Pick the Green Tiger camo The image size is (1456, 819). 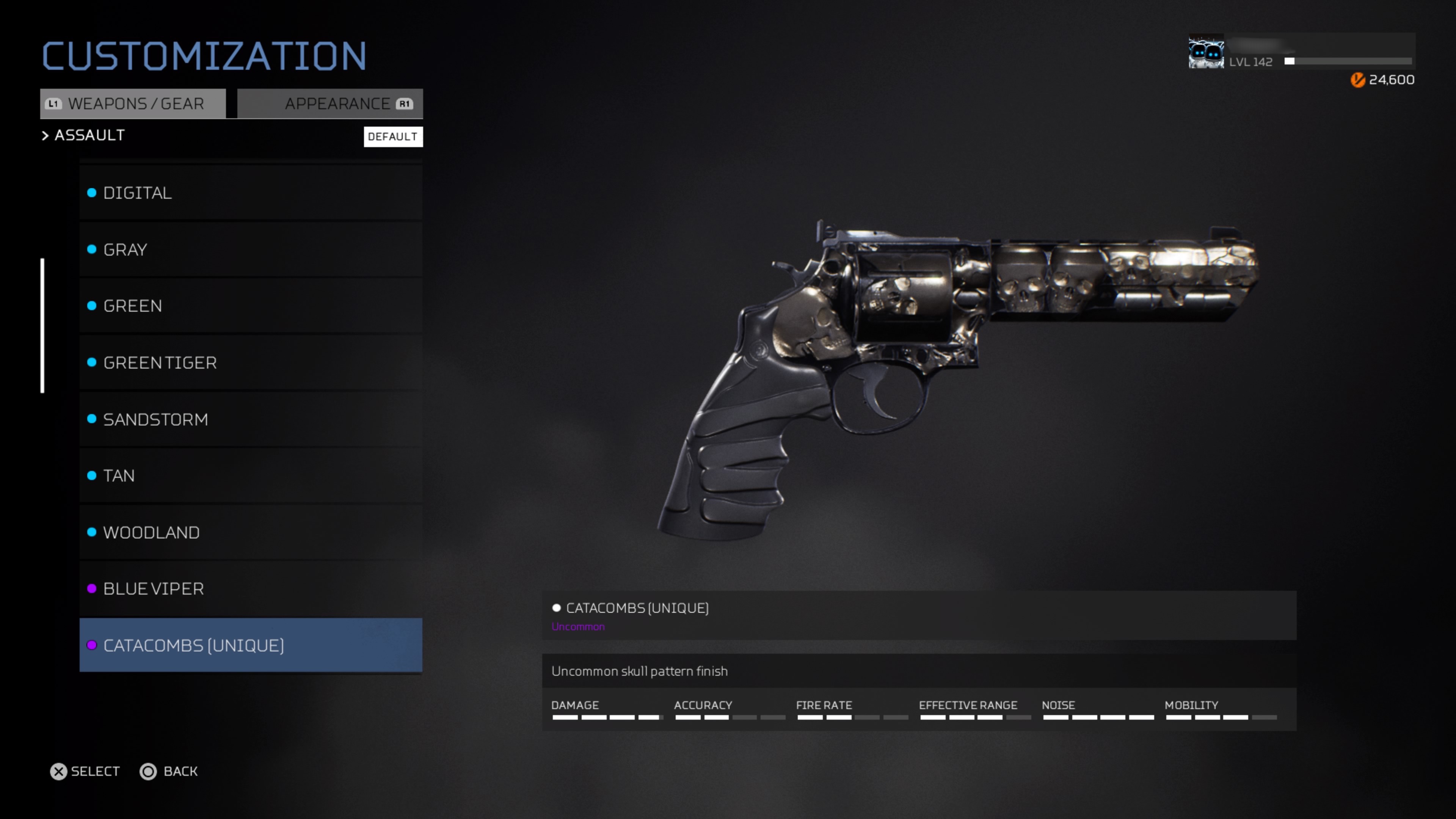pyautogui.click(x=250, y=362)
